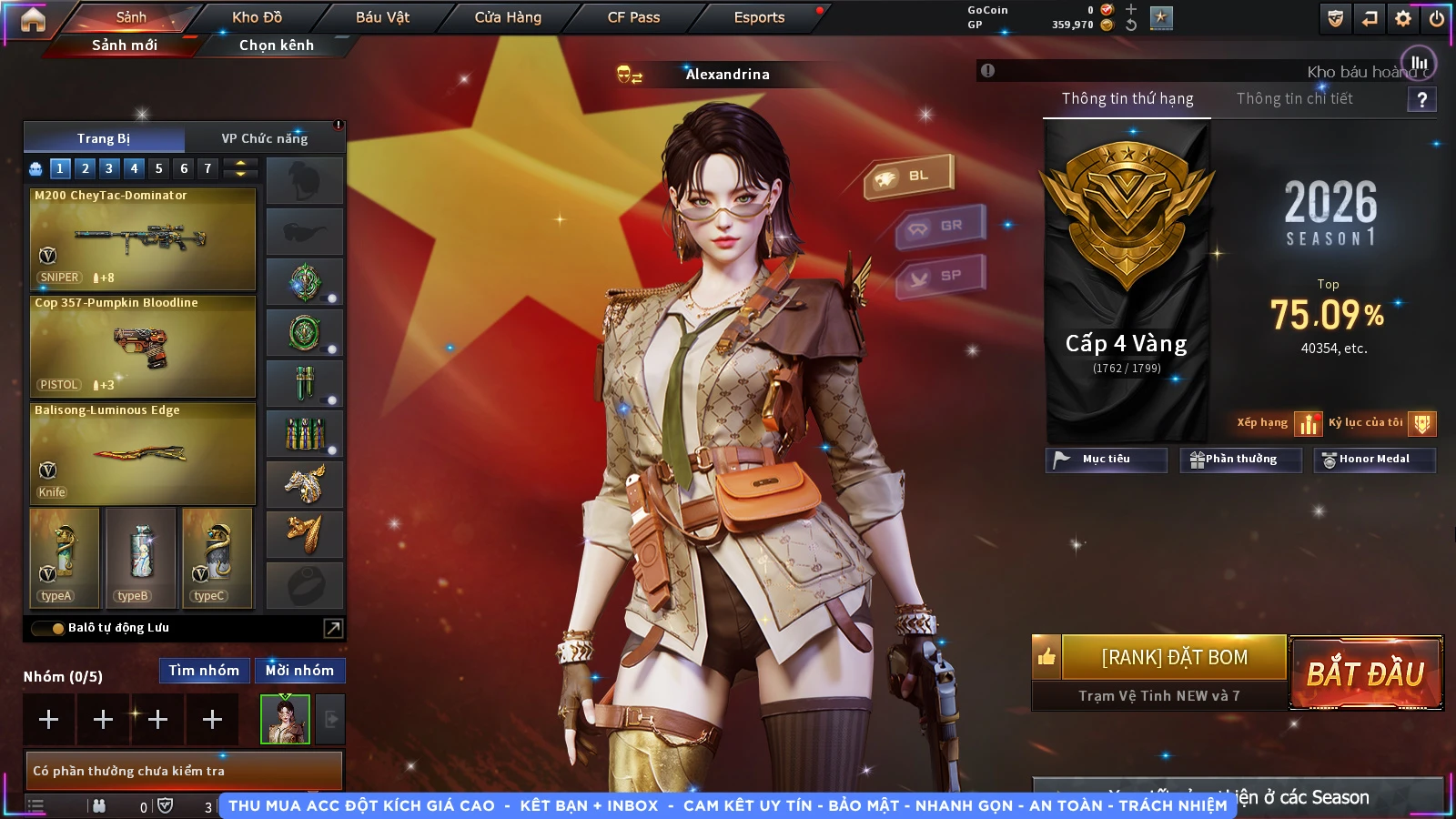Viewport: 1456px width, 819px height.
Task: Select the M200 CheyTac-Dominator sniper slot
Action: [143, 238]
